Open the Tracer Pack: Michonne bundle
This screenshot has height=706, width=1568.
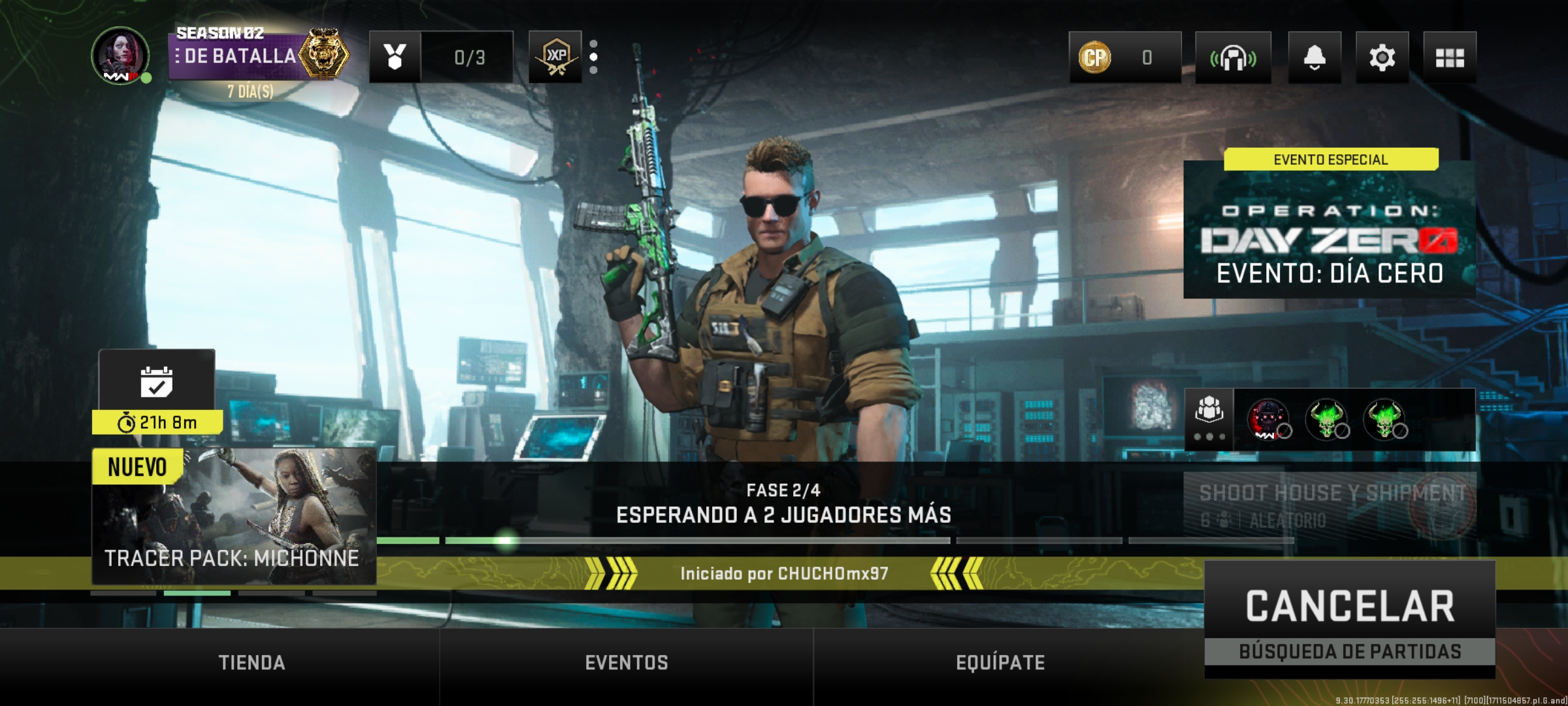pyautogui.click(x=235, y=516)
